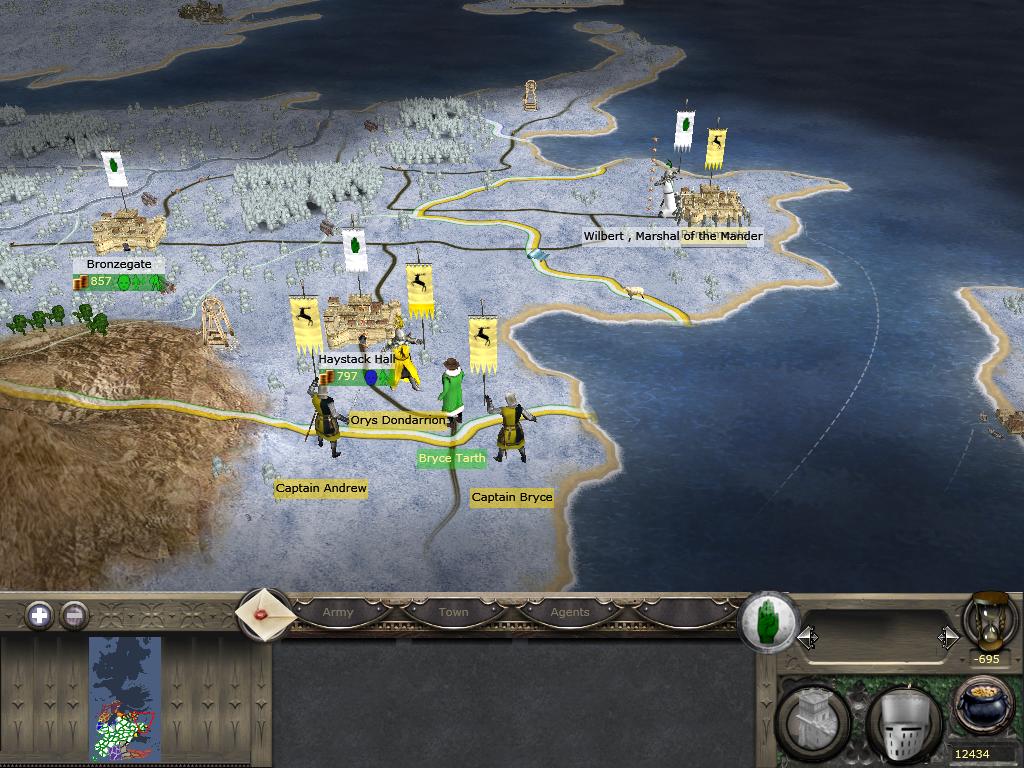Select the Bronzegate settlement label
Image resolution: width=1024 pixels, height=768 pixels.
(119, 264)
